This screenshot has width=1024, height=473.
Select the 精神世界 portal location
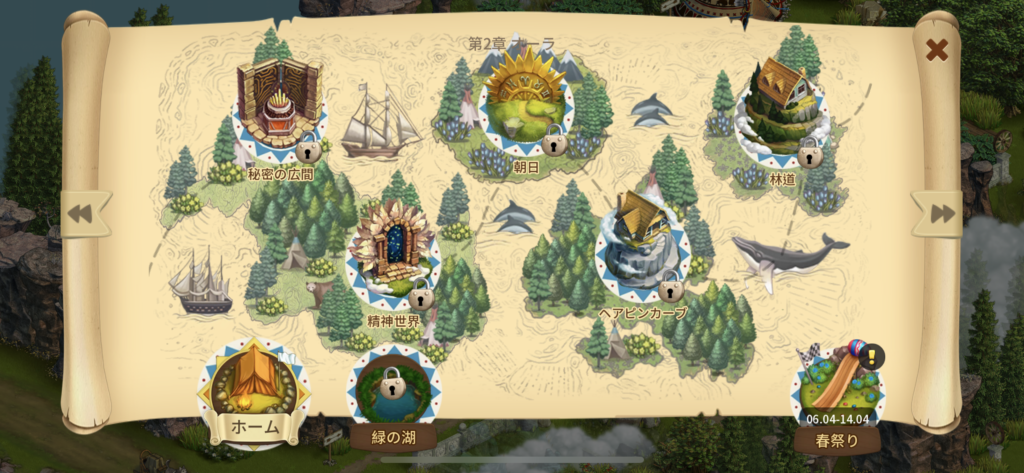pos(392,248)
